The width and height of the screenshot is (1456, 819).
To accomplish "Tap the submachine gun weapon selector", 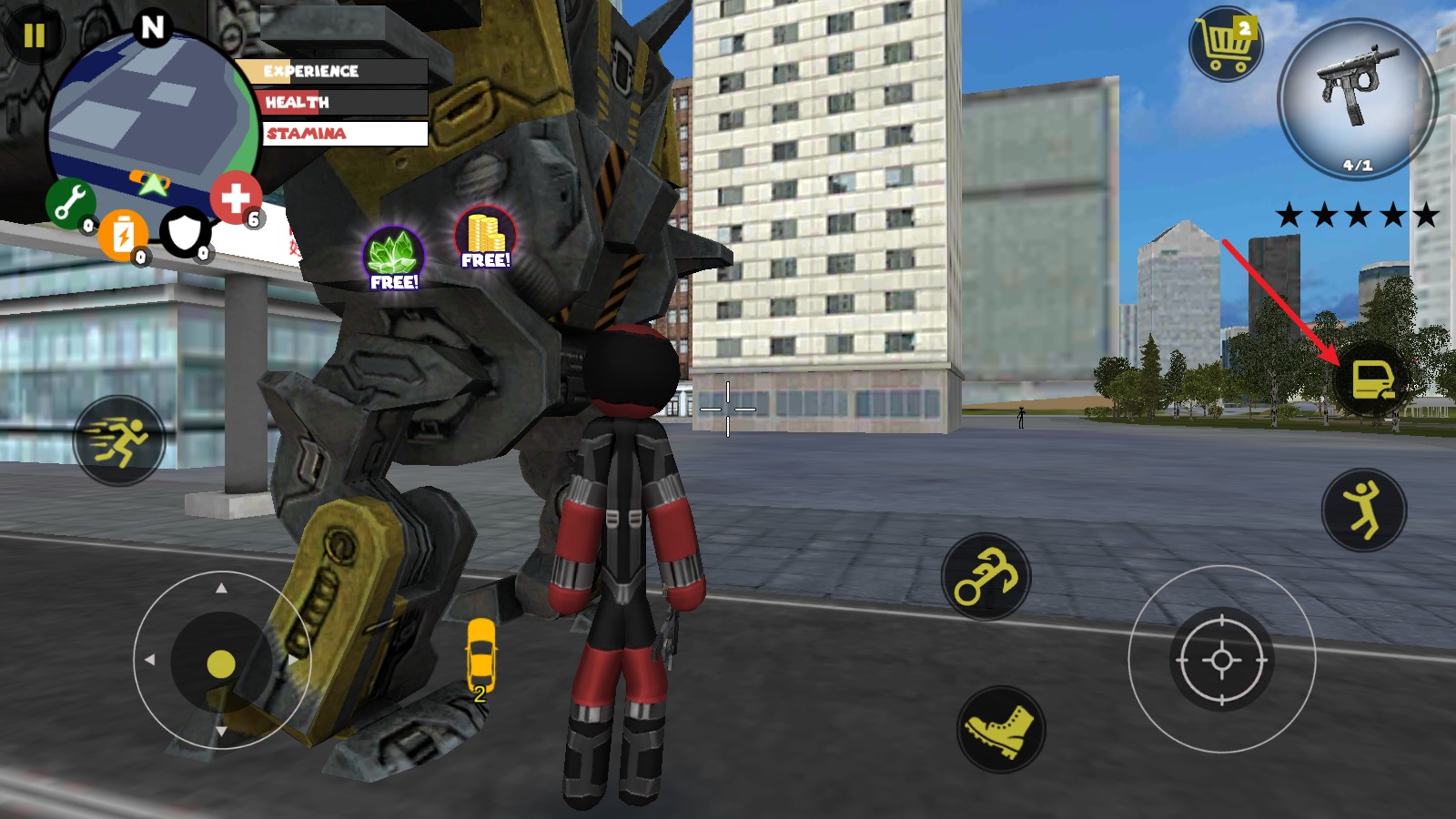I will [1357, 97].
